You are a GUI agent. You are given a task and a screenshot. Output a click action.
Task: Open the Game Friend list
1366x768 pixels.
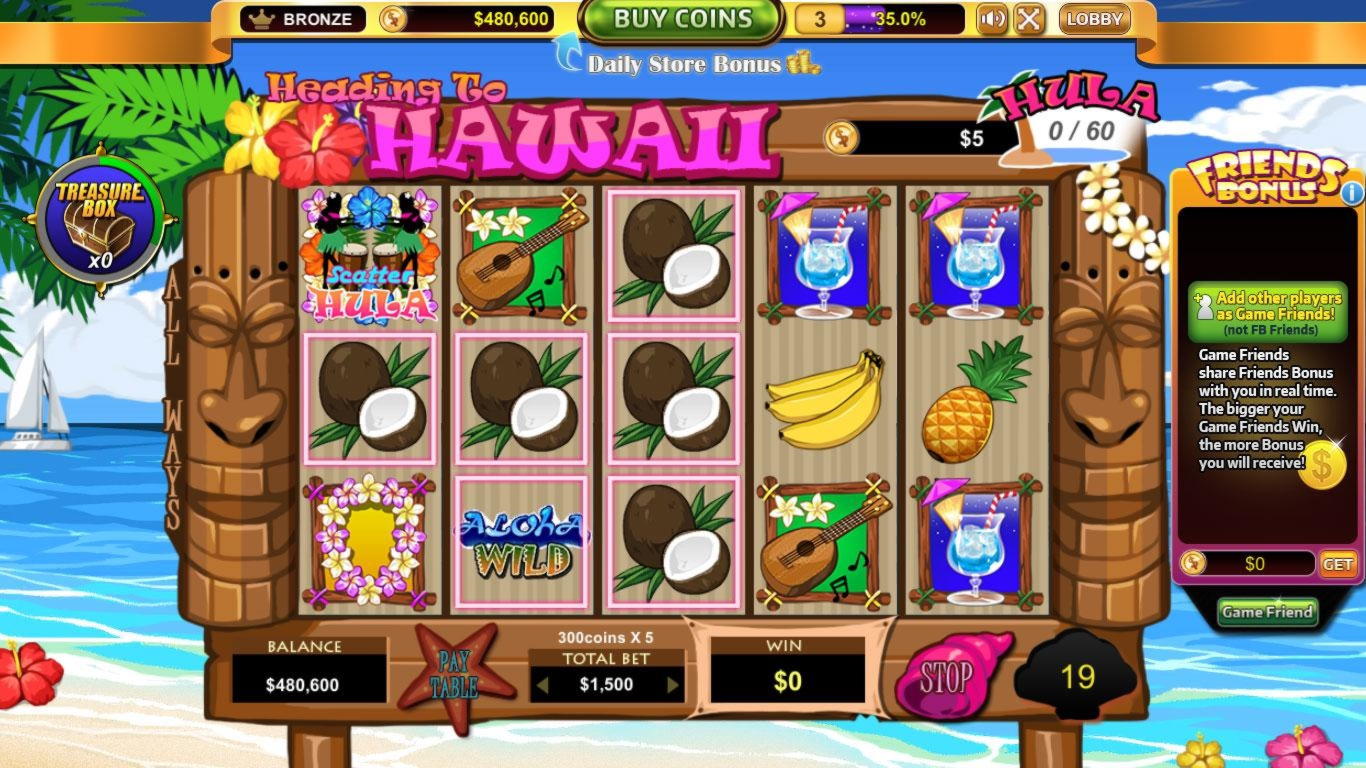click(x=1267, y=612)
